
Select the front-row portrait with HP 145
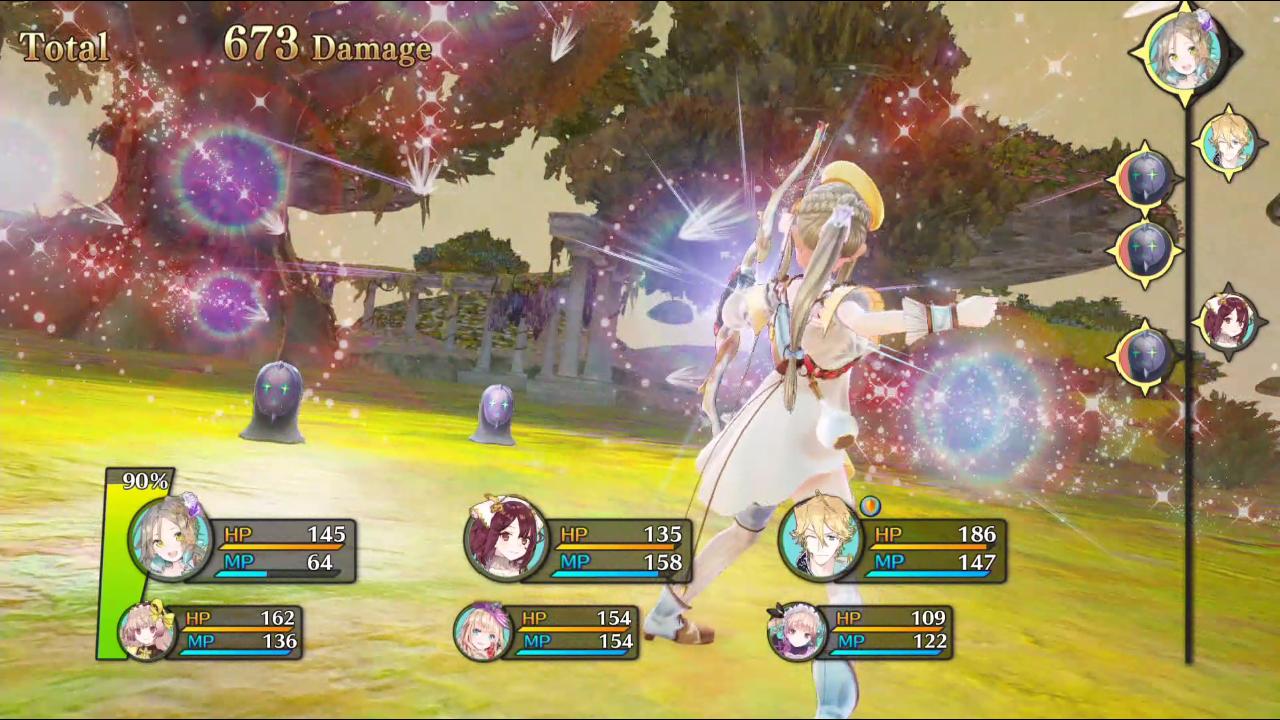tap(170, 537)
